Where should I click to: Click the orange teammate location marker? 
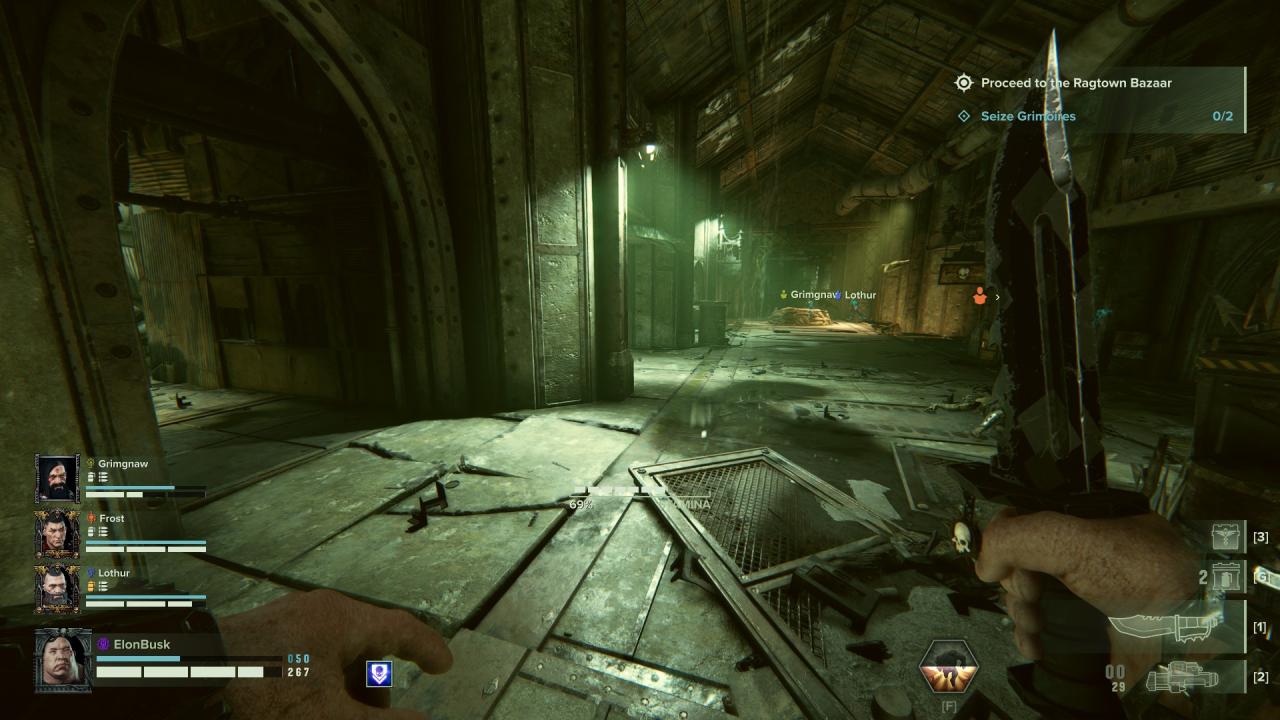[980, 296]
